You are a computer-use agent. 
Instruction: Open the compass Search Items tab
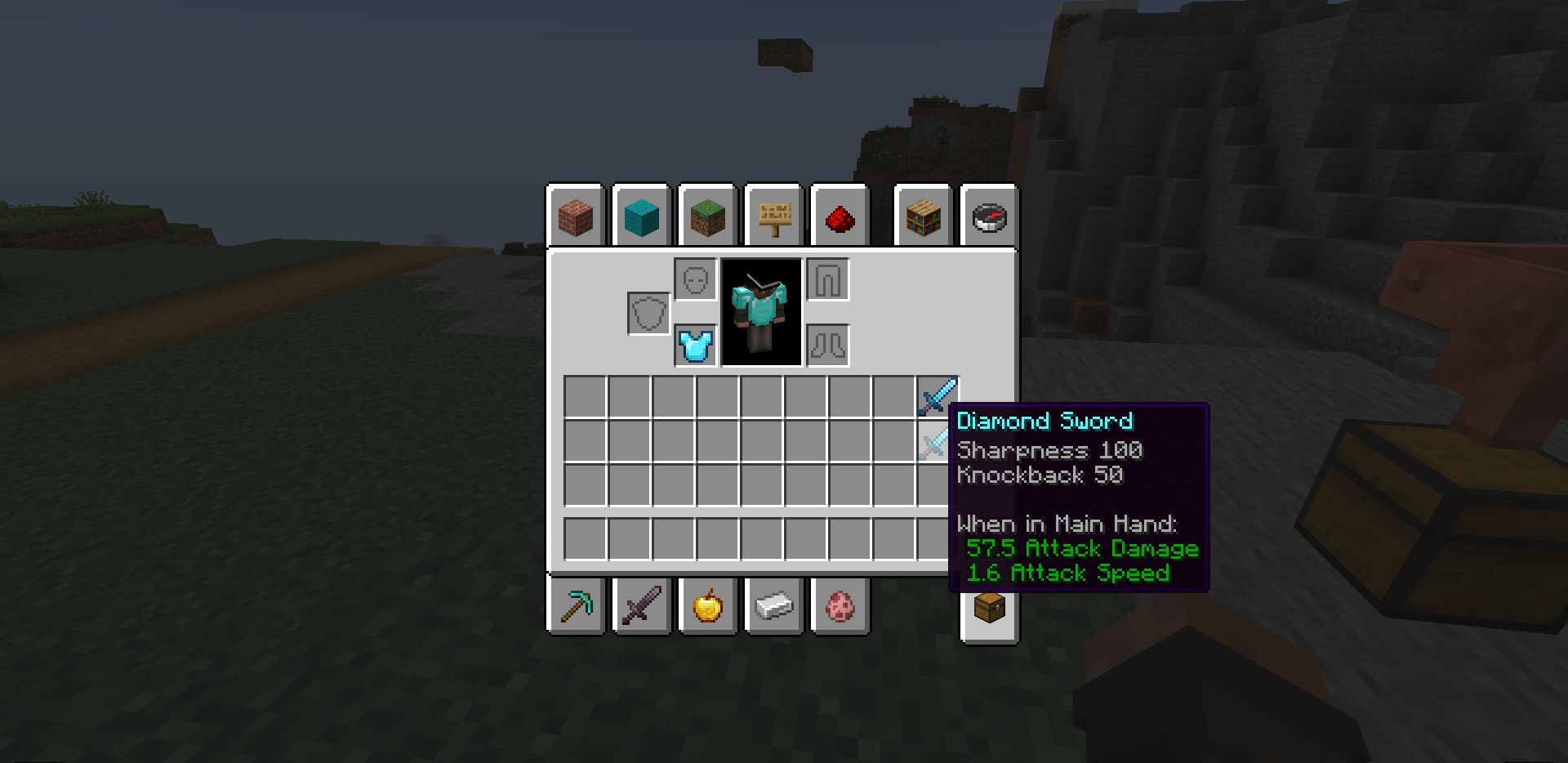[990, 216]
